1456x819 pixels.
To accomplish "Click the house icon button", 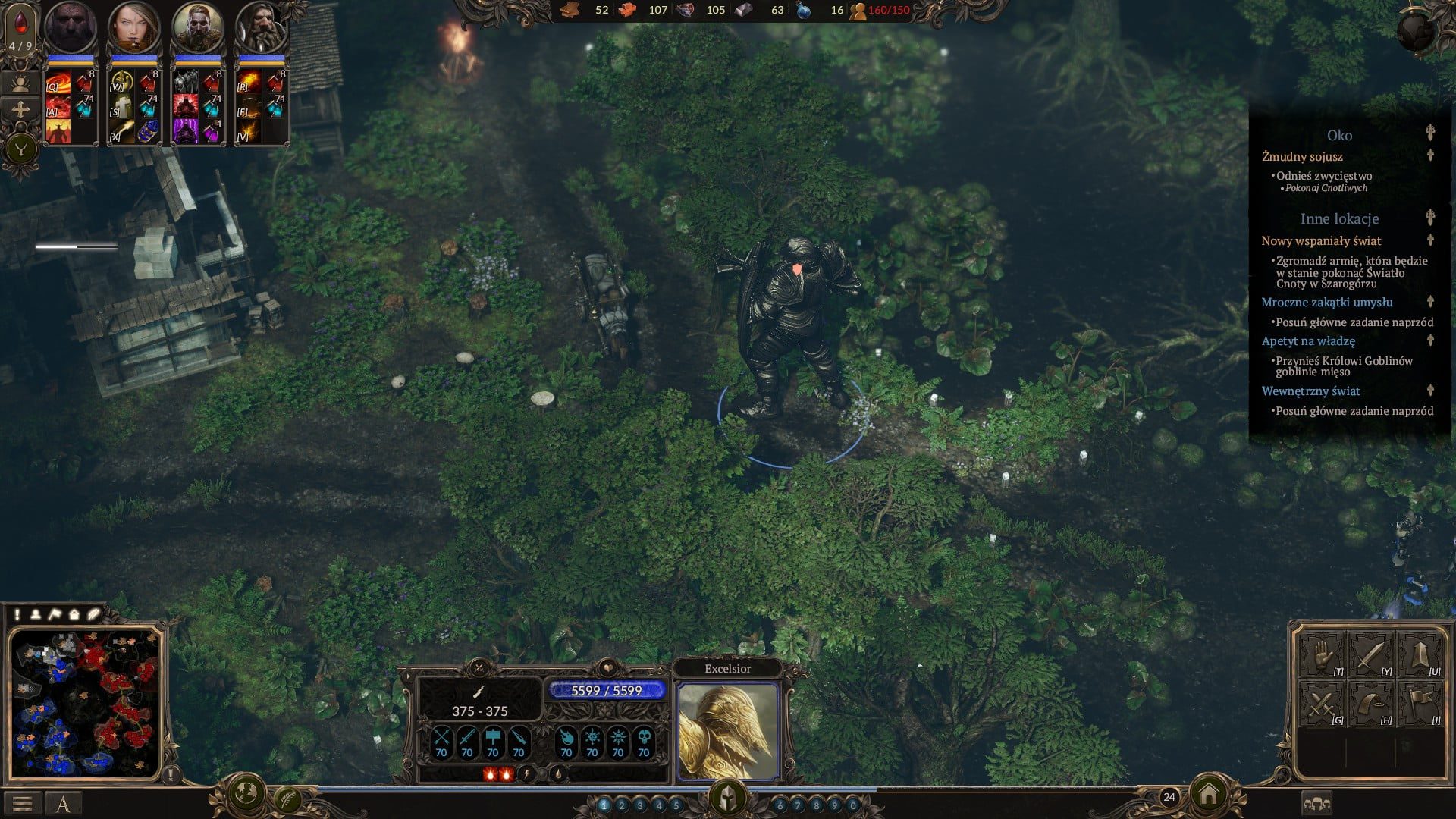I will click(x=1209, y=794).
